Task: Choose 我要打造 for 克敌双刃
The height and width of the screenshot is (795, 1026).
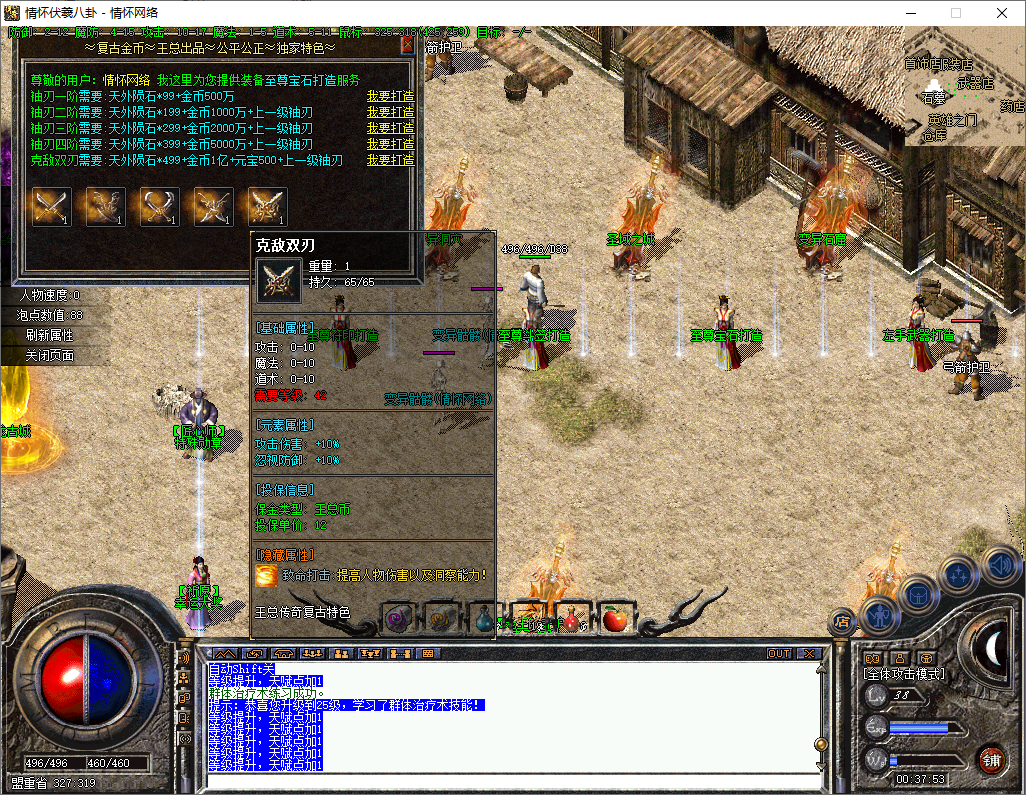Action: 390,160
